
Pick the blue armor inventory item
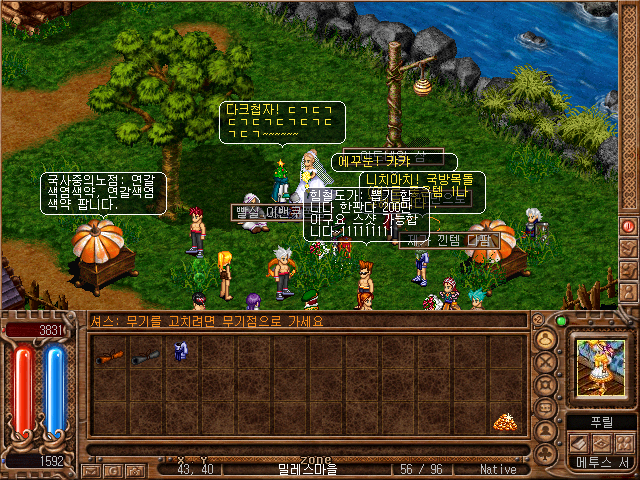[181, 352]
